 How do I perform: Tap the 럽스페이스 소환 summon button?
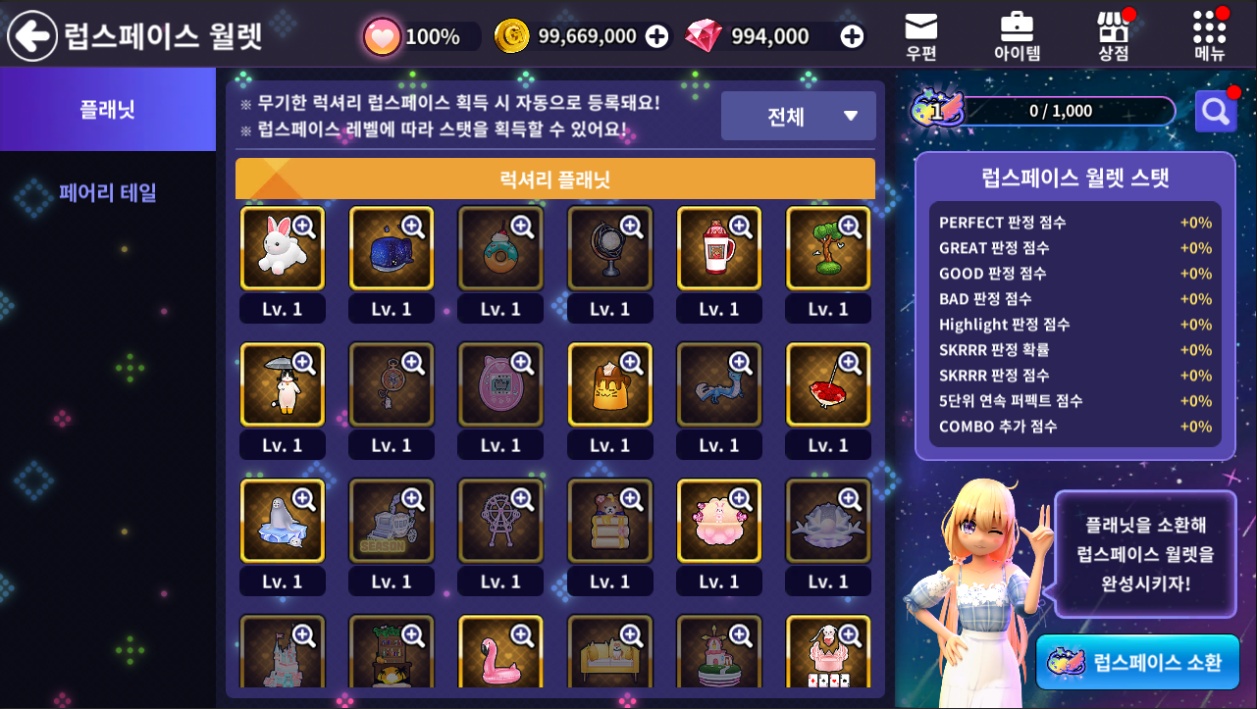tap(1137, 662)
